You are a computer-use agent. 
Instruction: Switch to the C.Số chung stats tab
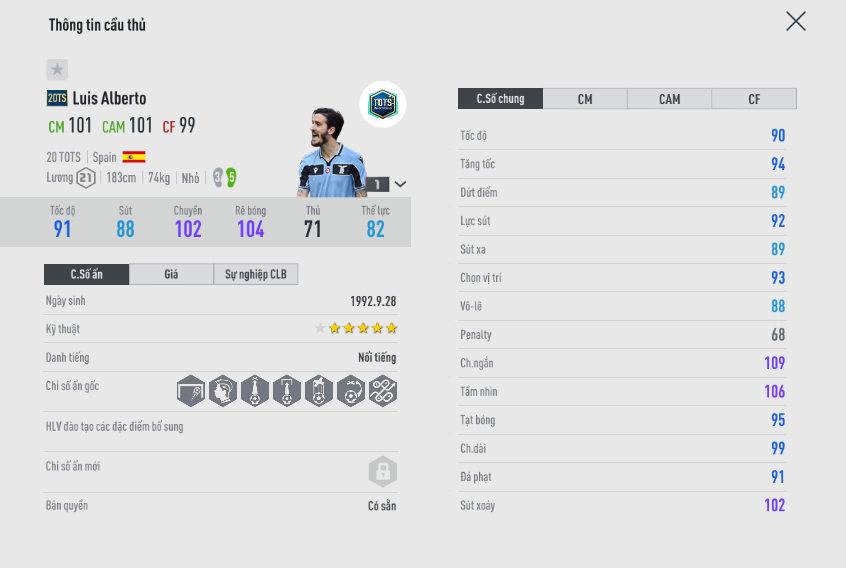tap(500, 99)
